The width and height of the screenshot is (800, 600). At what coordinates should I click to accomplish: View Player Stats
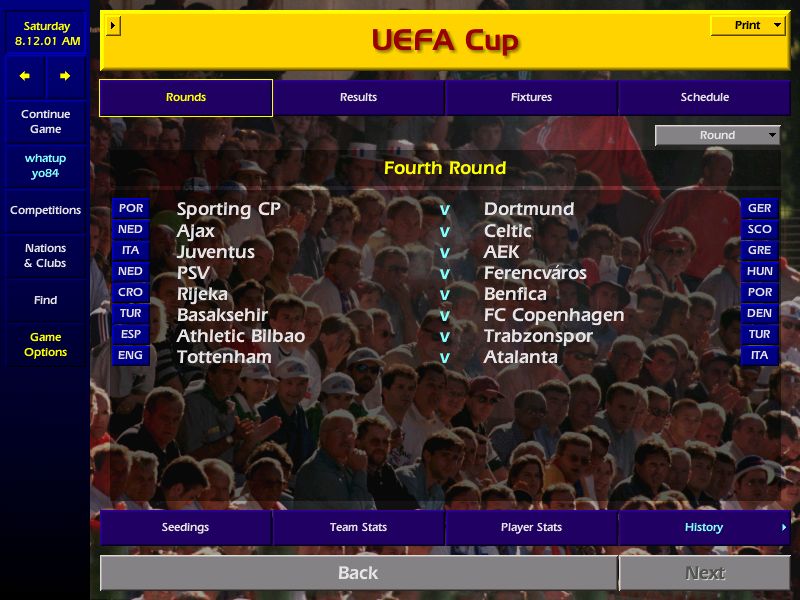[531, 527]
